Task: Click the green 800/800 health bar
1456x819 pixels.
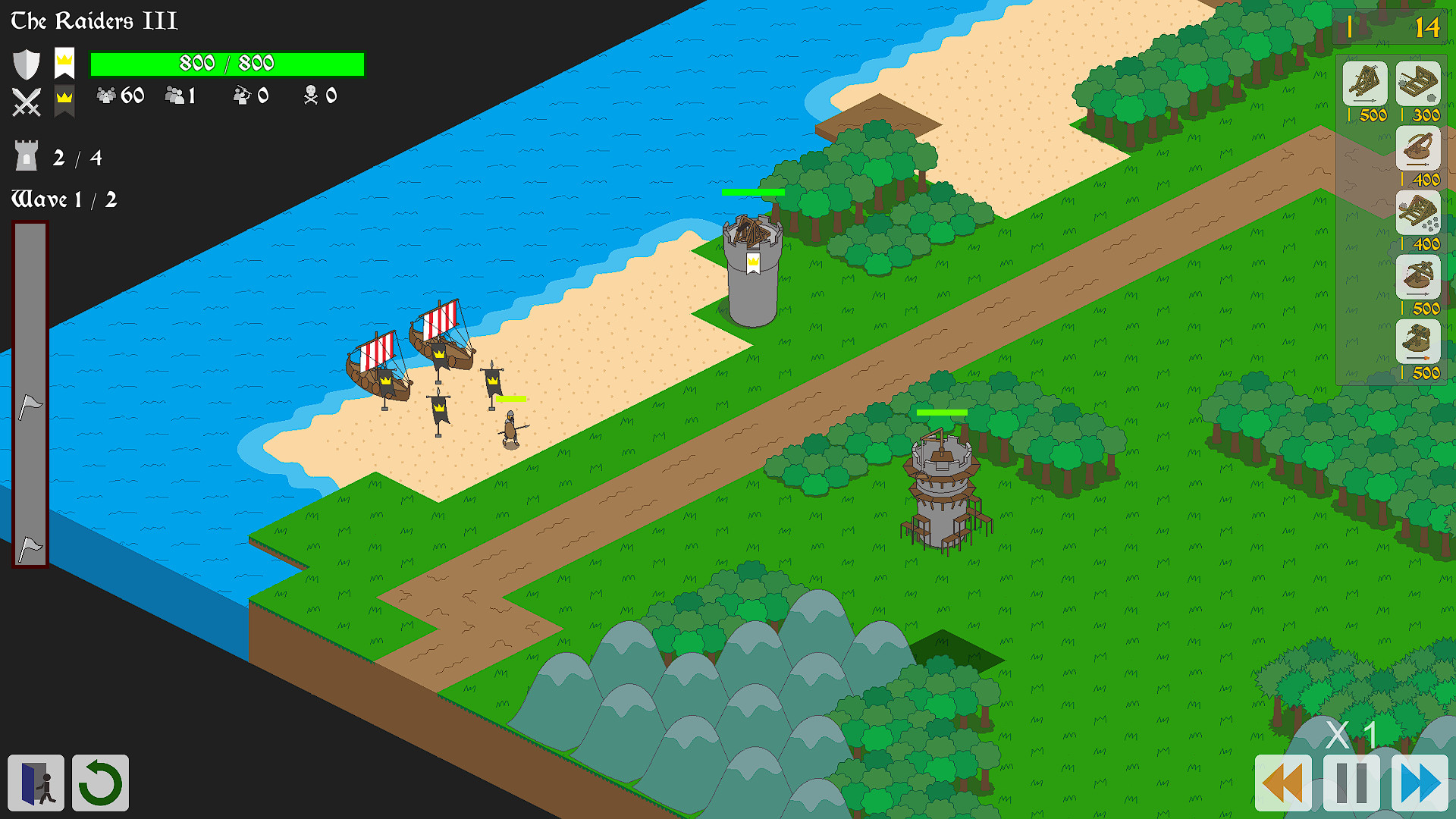Action: [x=226, y=64]
